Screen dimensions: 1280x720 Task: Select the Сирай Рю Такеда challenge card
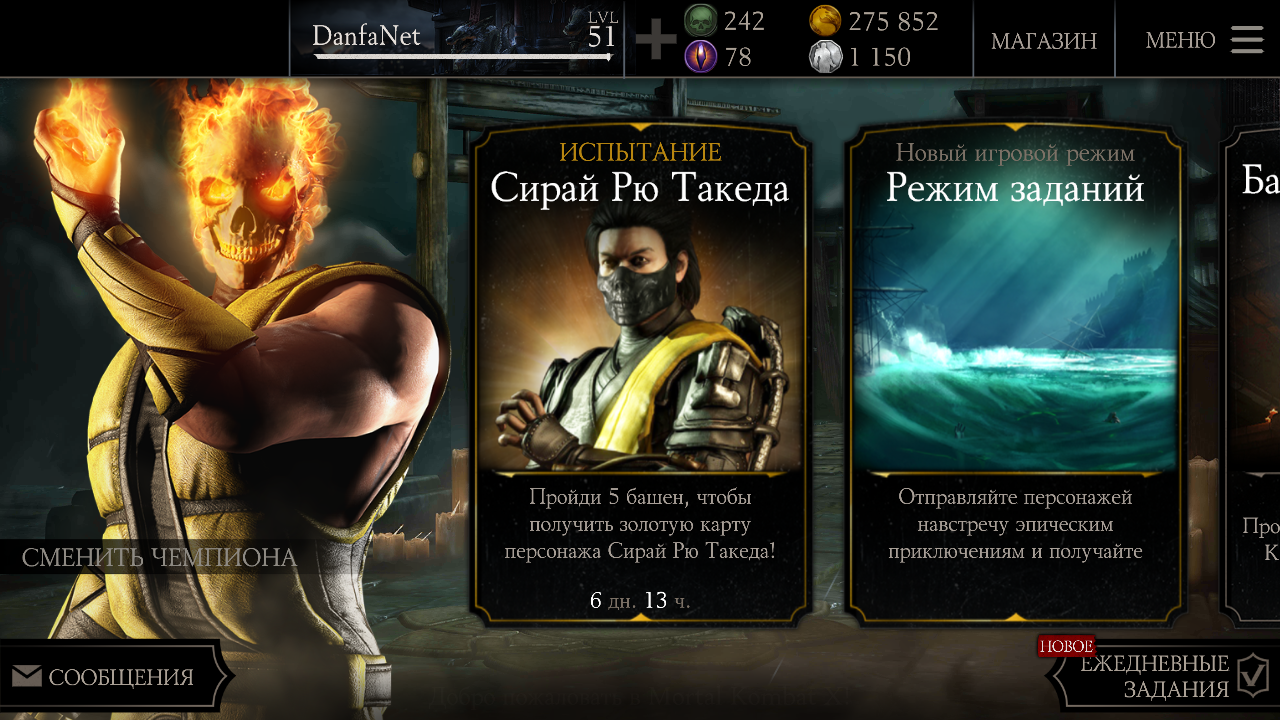639,375
